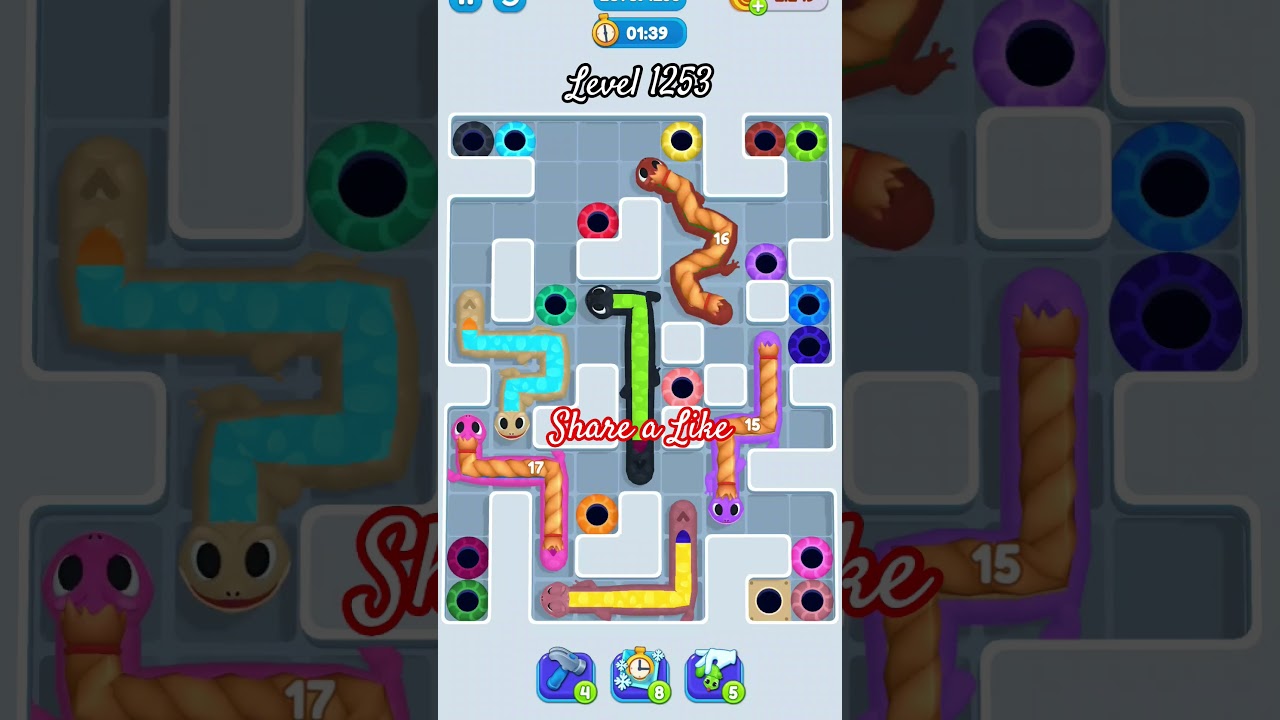
Task: Select the orange snake numbered 16
Action: point(700,240)
